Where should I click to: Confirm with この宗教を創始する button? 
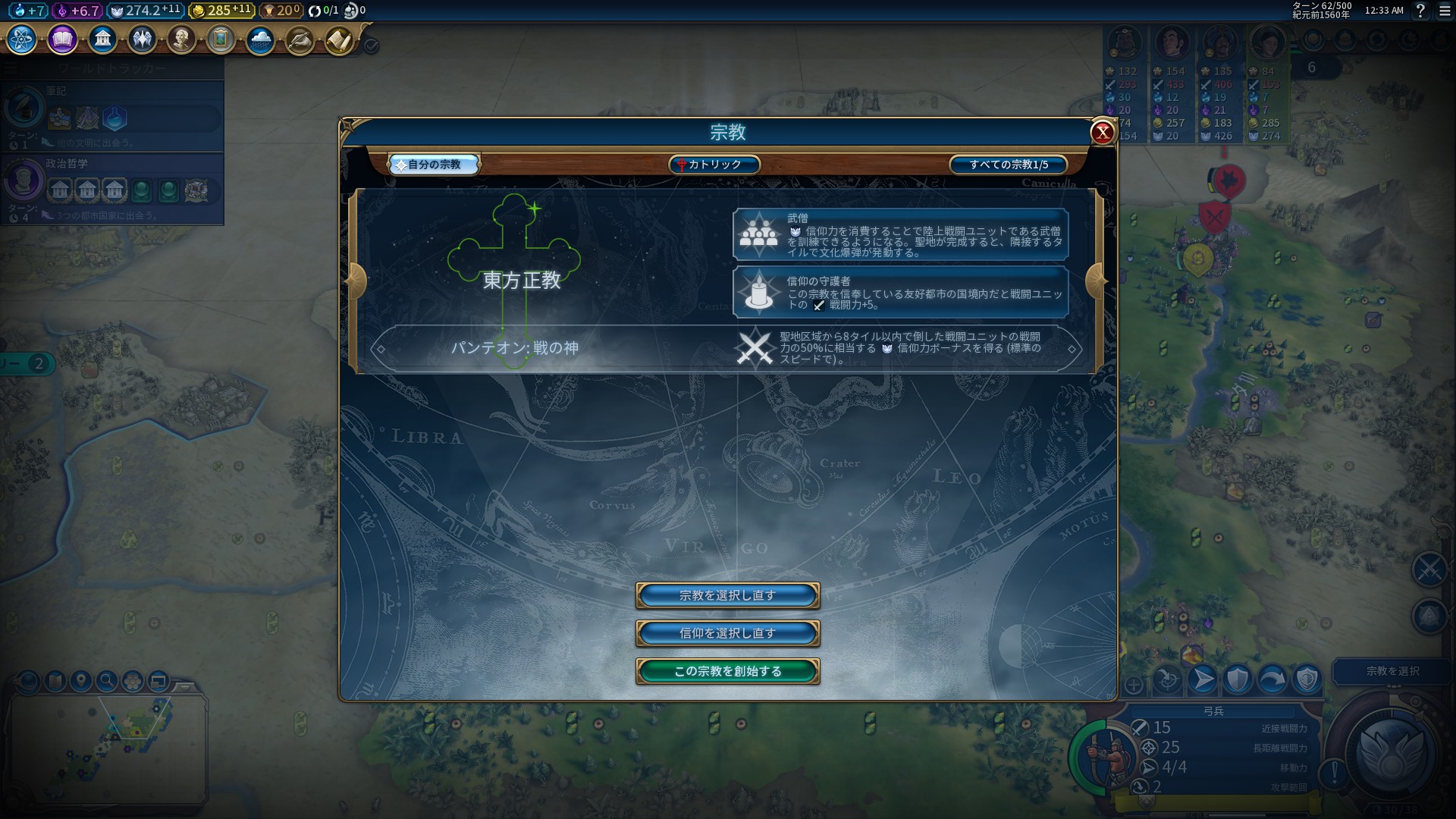pos(727,671)
